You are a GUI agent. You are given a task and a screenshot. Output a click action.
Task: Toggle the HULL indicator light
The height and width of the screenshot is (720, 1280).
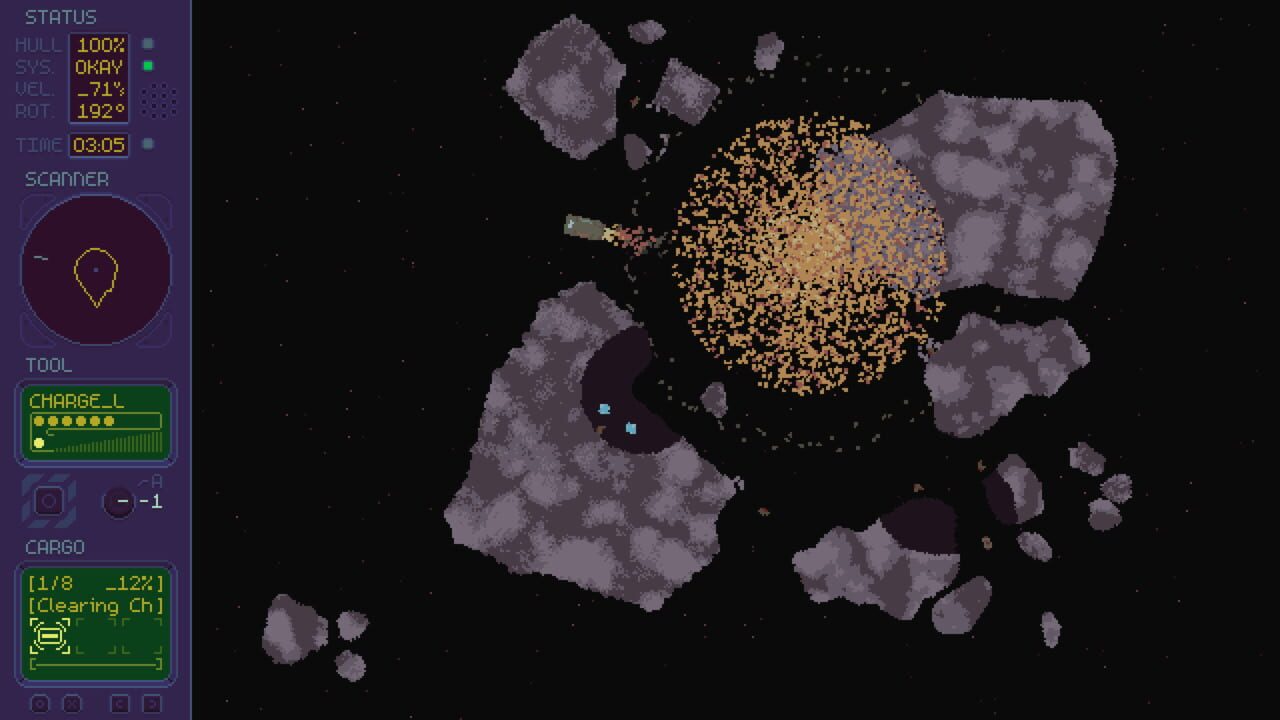pyautogui.click(x=150, y=45)
